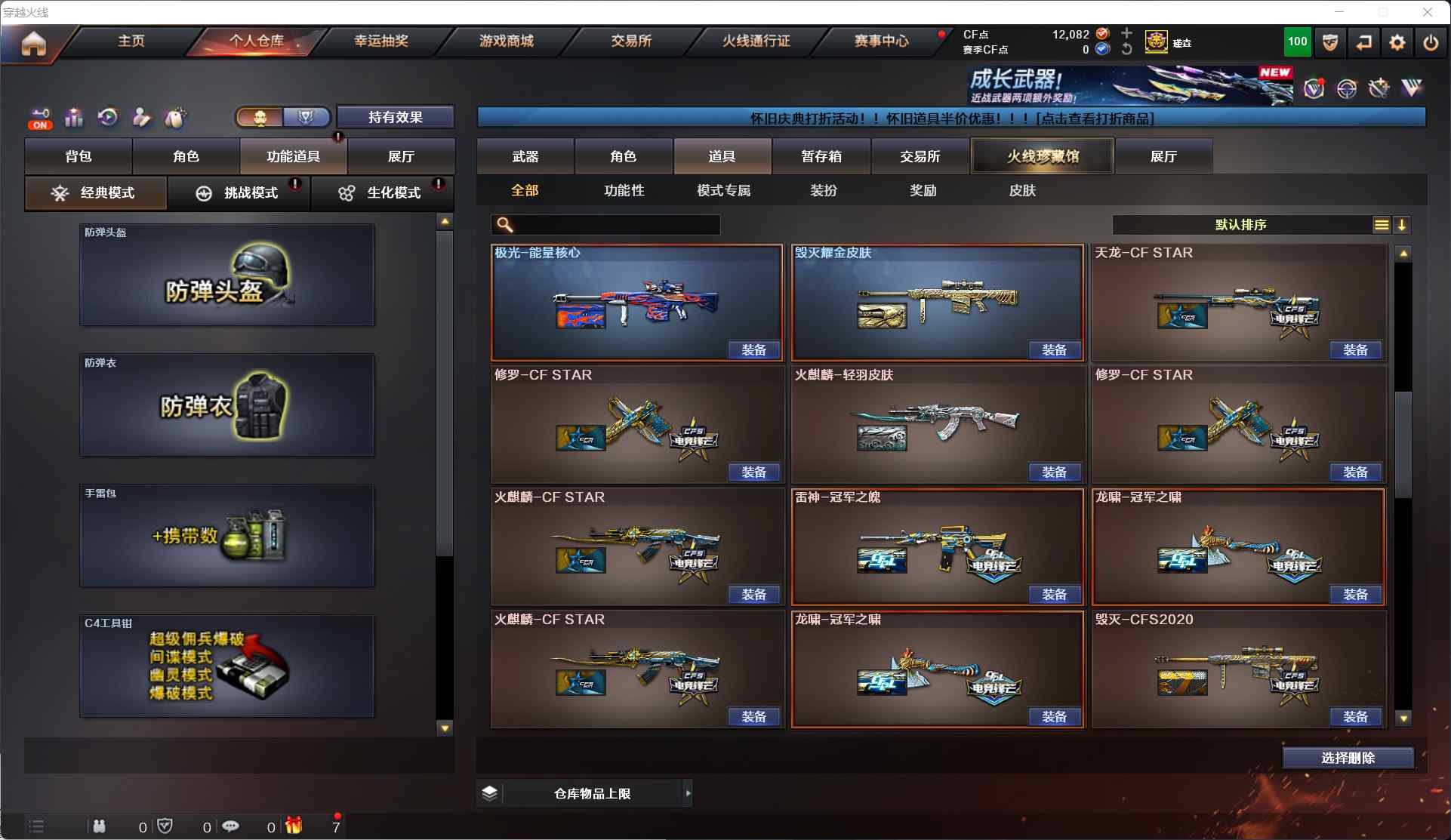The height and width of the screenshot is (840, 1451).
Task: Select the 防弹头盔 helmet item
Action: tap(227, 275)
